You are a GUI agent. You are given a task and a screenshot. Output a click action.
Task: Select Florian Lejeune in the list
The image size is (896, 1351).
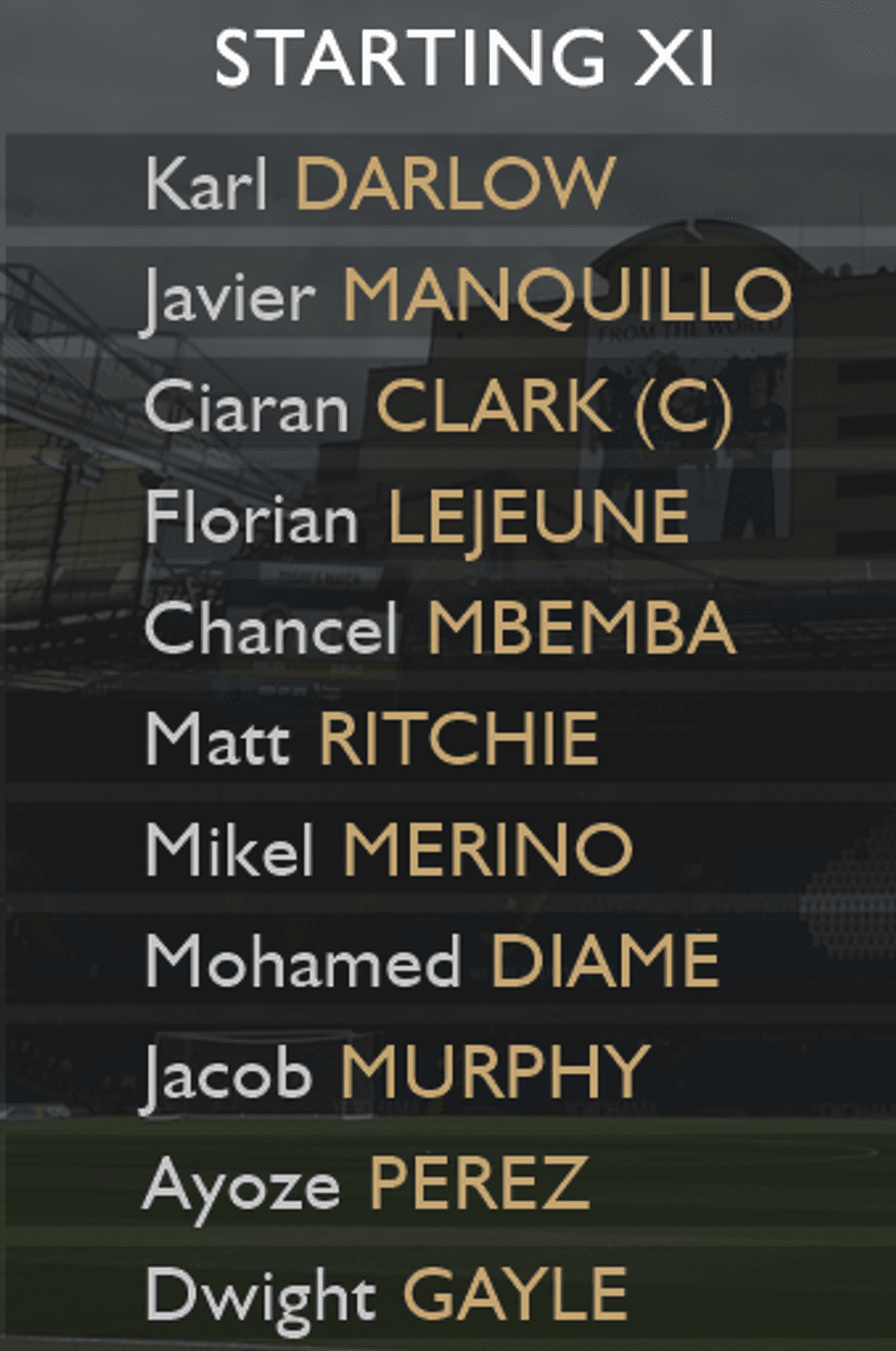pyautogui.click(x=417, y=518)
